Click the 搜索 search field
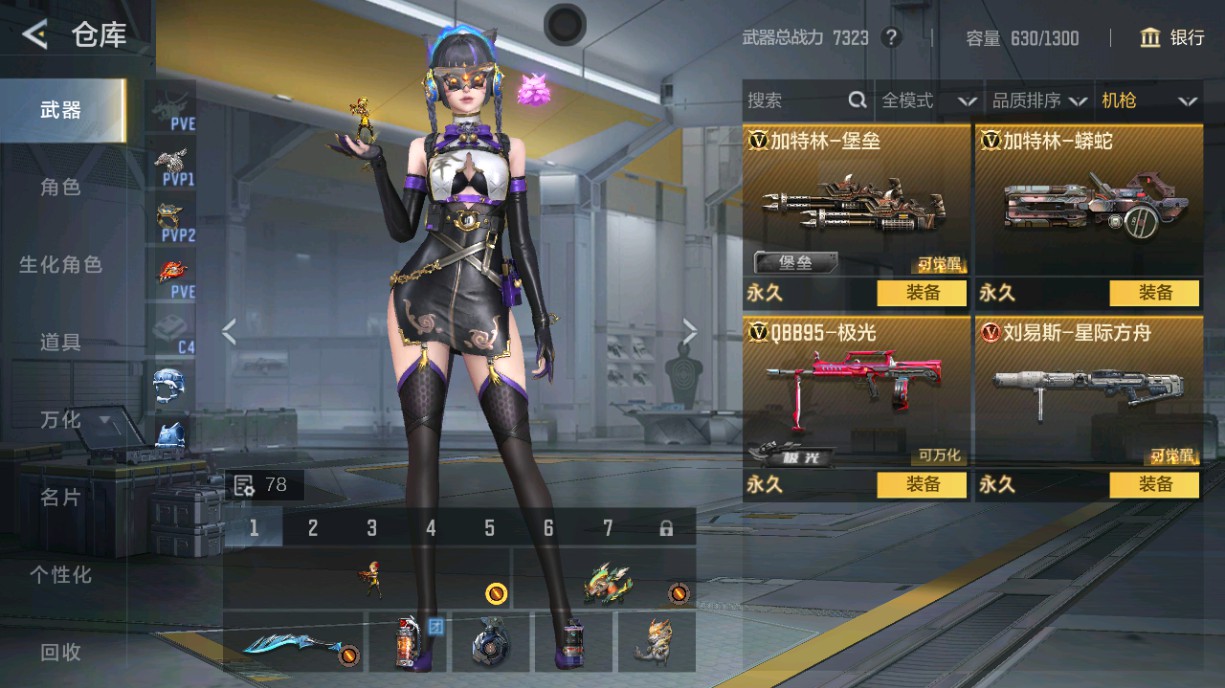 795,100
